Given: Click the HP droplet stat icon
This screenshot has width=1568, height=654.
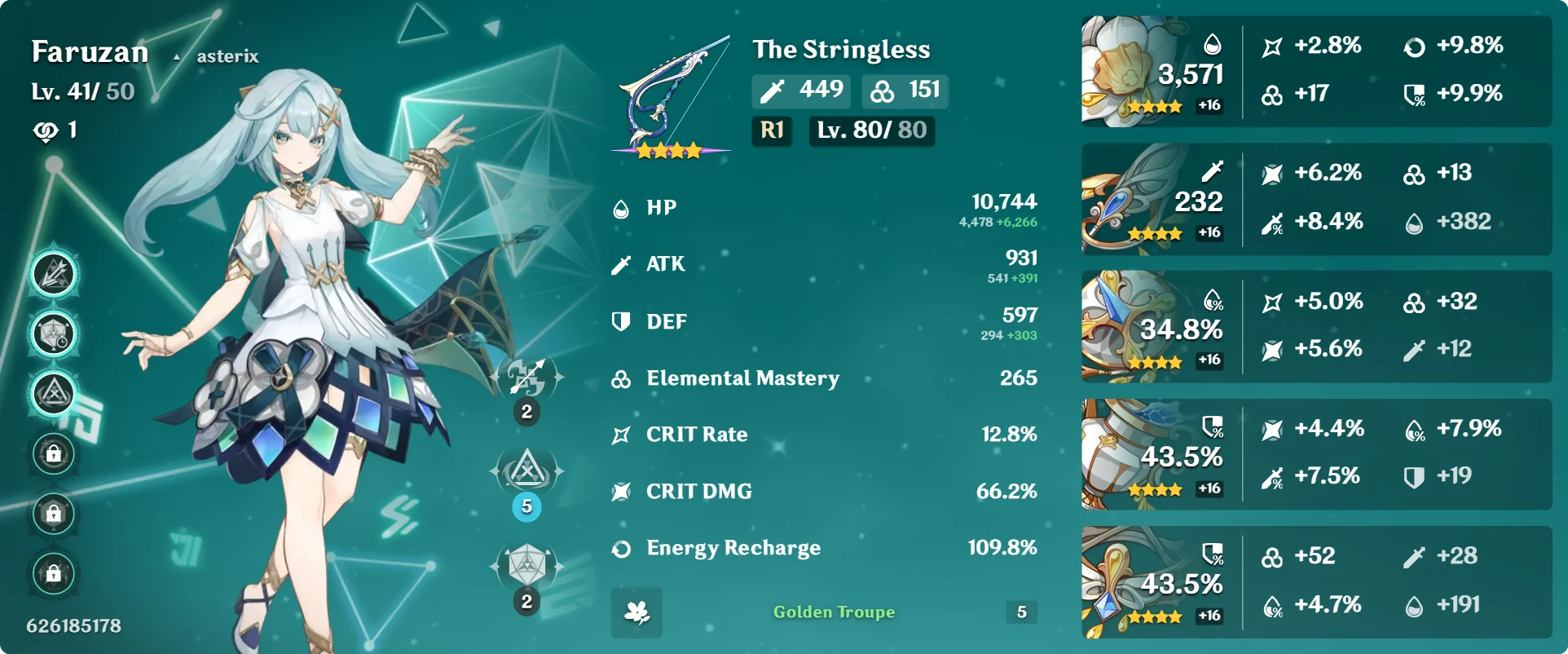Looking at the screenshot, I should coord(621,207).
